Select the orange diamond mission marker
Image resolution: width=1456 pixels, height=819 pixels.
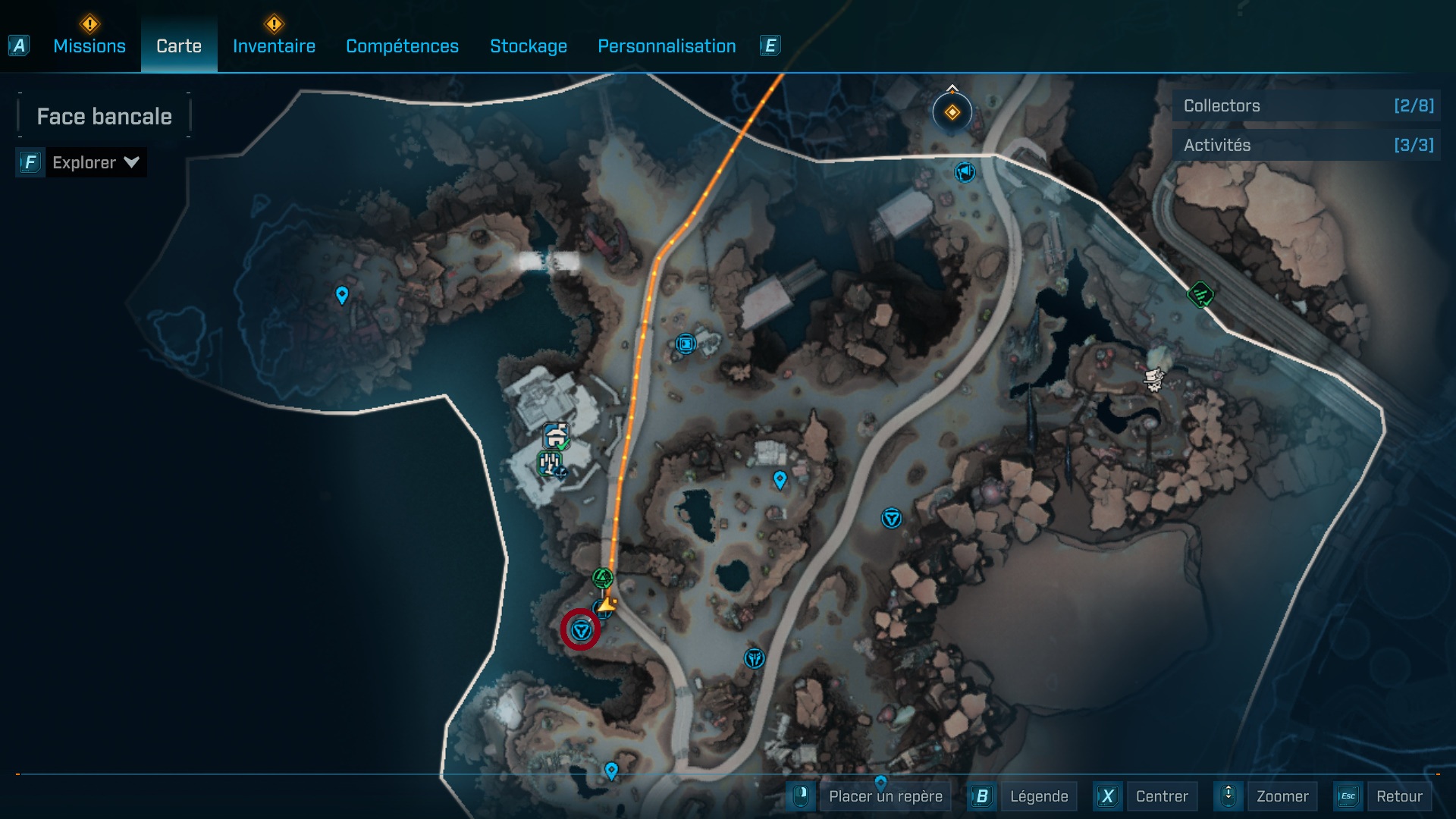tap(952, 113)
